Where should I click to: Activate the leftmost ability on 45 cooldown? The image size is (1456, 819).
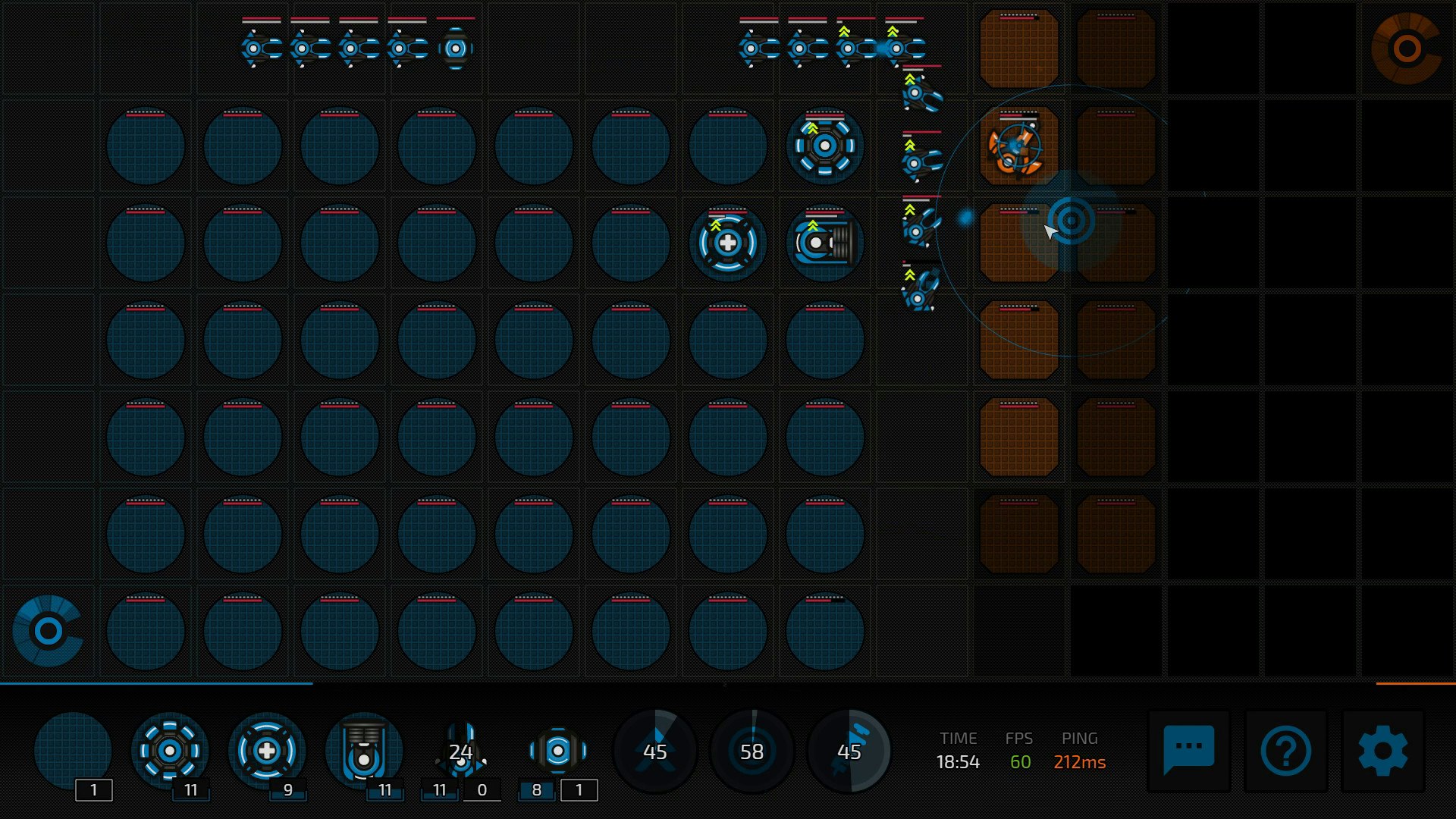pyautogui.click(x=654, y=751)
